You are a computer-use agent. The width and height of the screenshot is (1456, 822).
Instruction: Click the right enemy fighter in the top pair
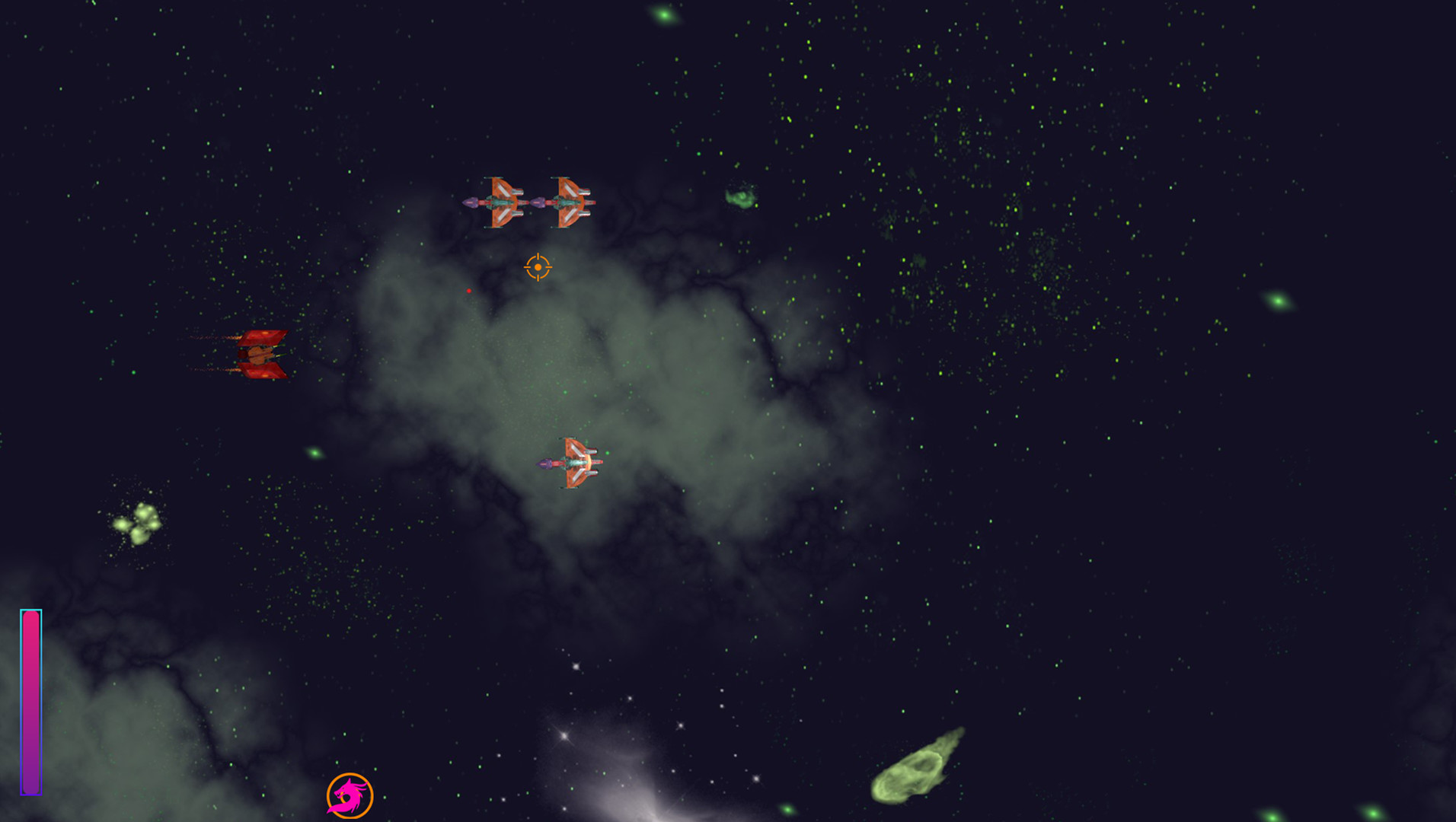point(570,202)
